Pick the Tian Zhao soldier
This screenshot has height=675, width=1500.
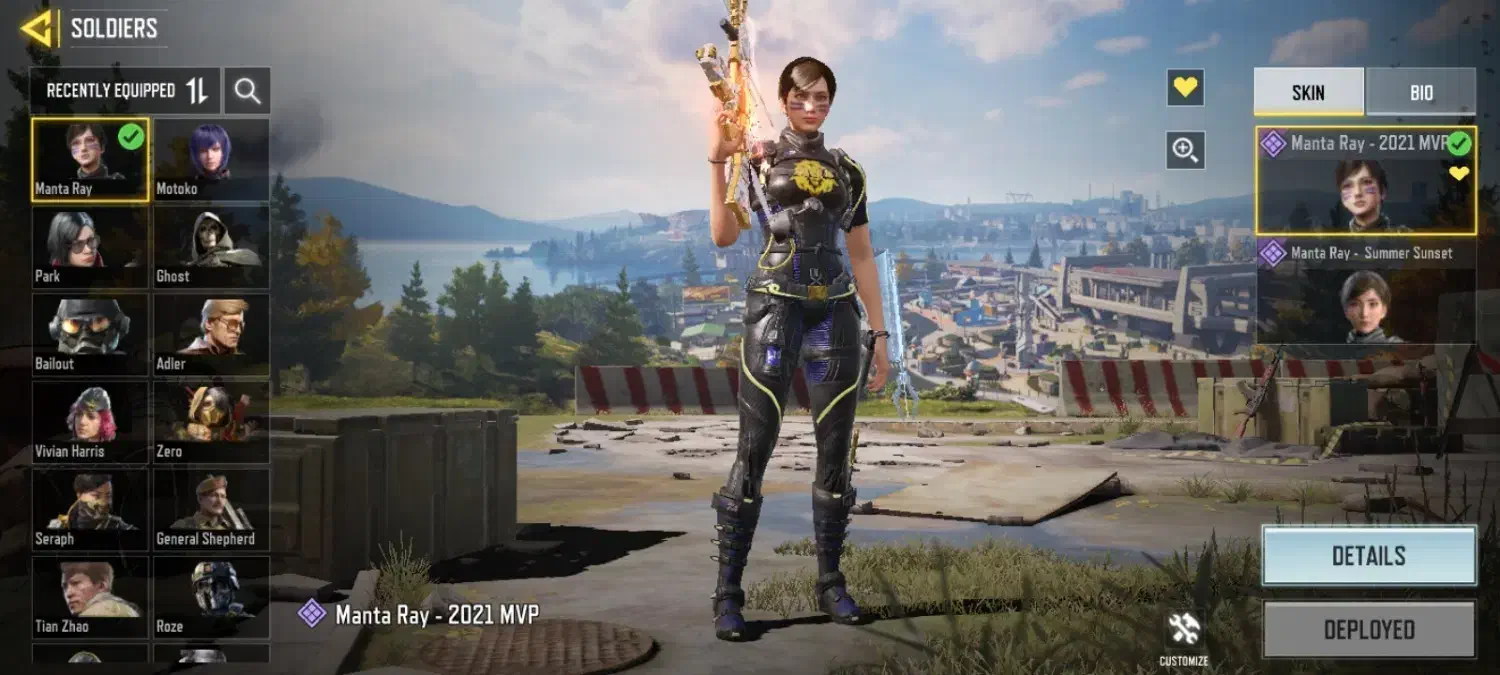tap(90, 597)
